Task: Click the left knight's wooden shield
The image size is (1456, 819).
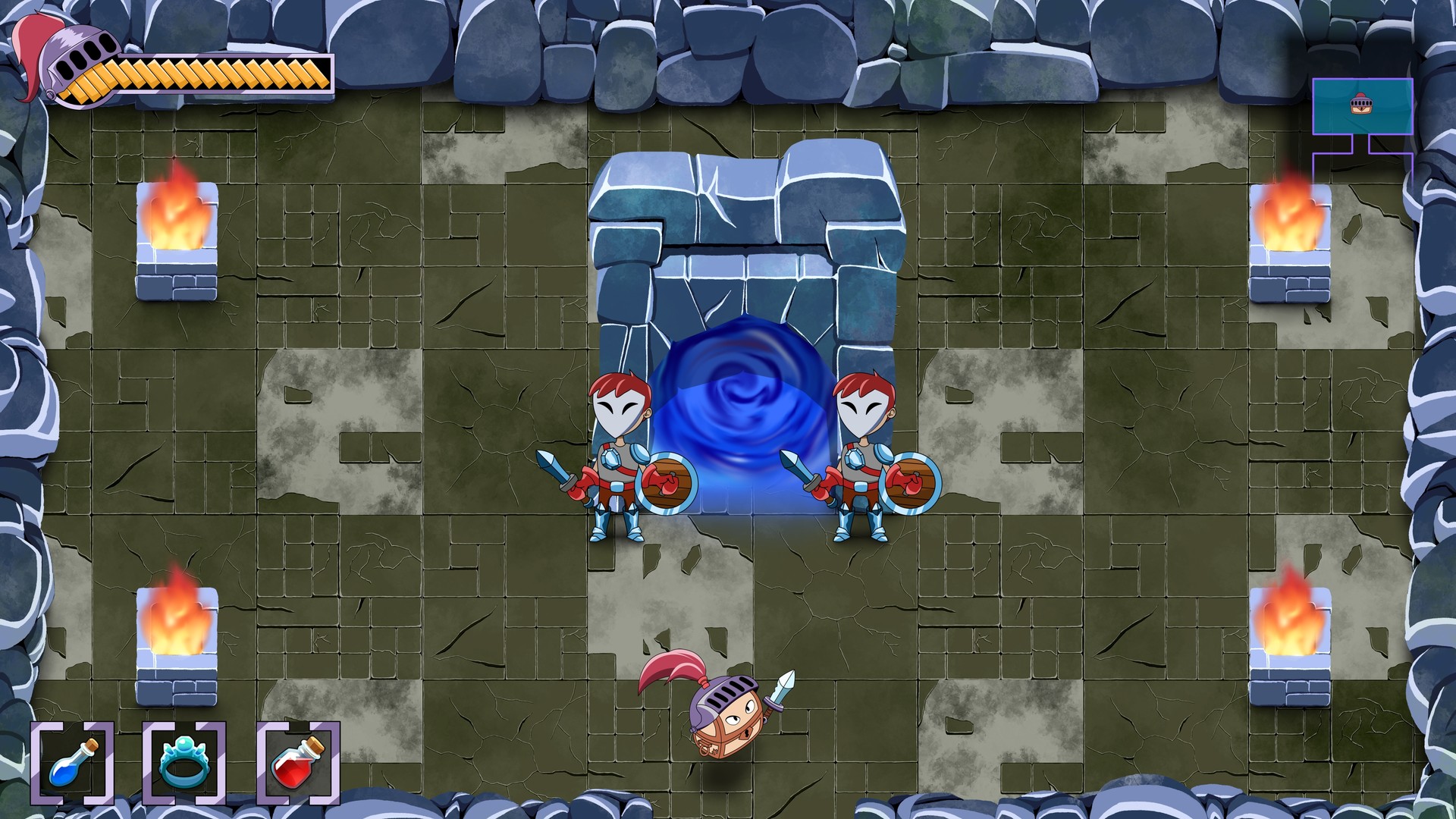Action: coord(667,482)
